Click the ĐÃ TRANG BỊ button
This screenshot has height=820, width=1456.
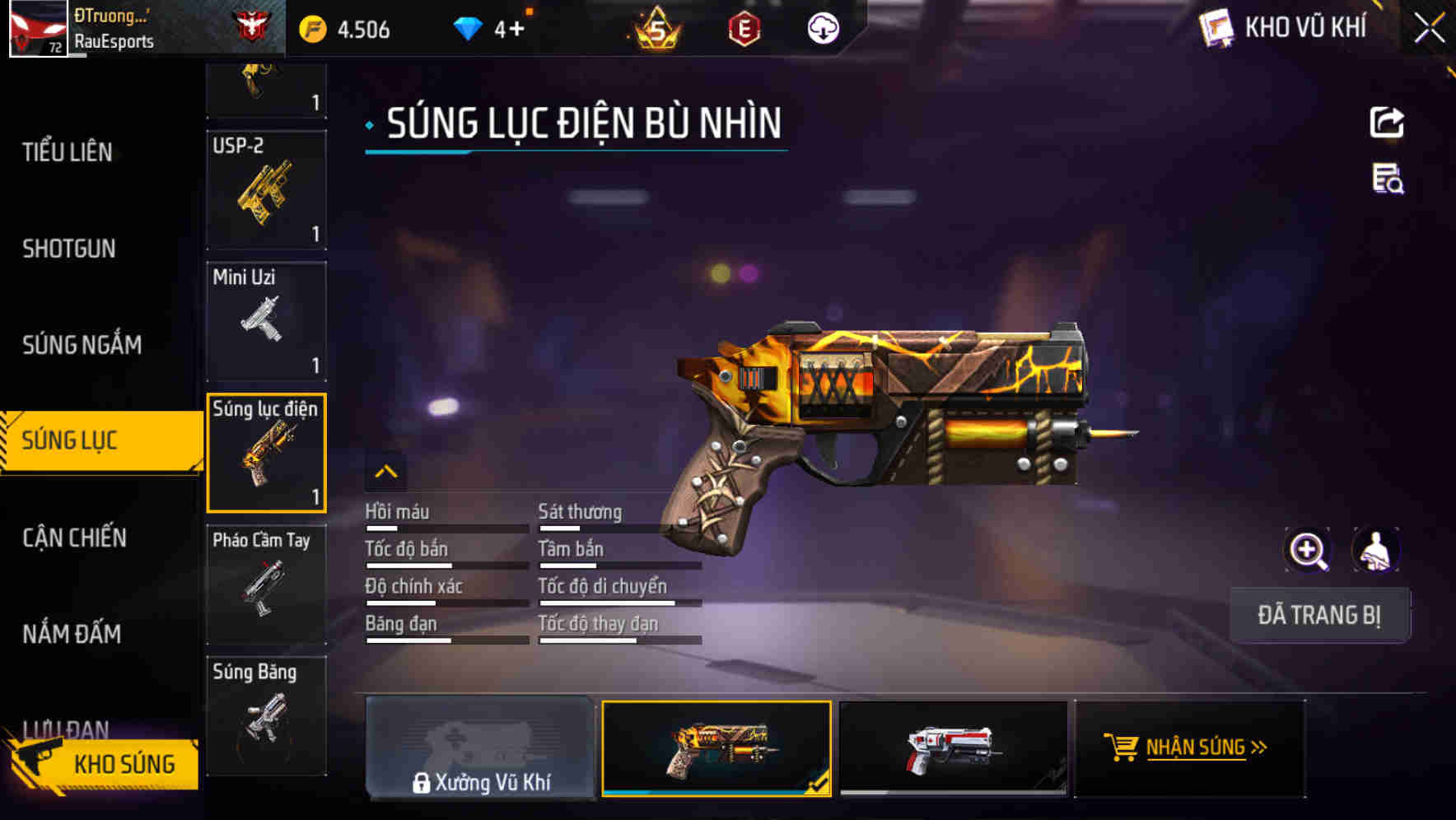coord(1319,614)
